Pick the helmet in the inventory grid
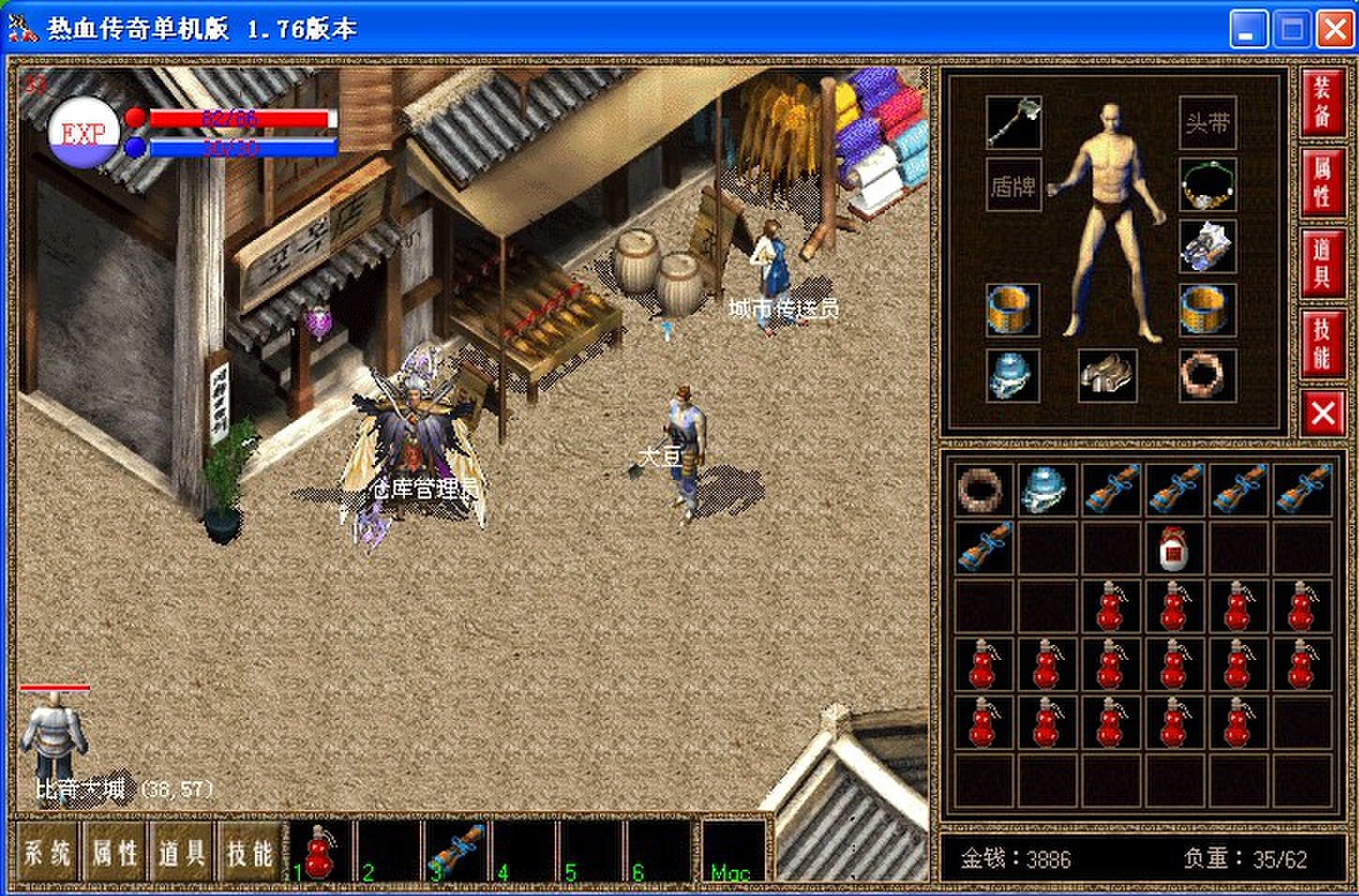Viewport: 1359px width, 896px height. tap(1046, 489)
